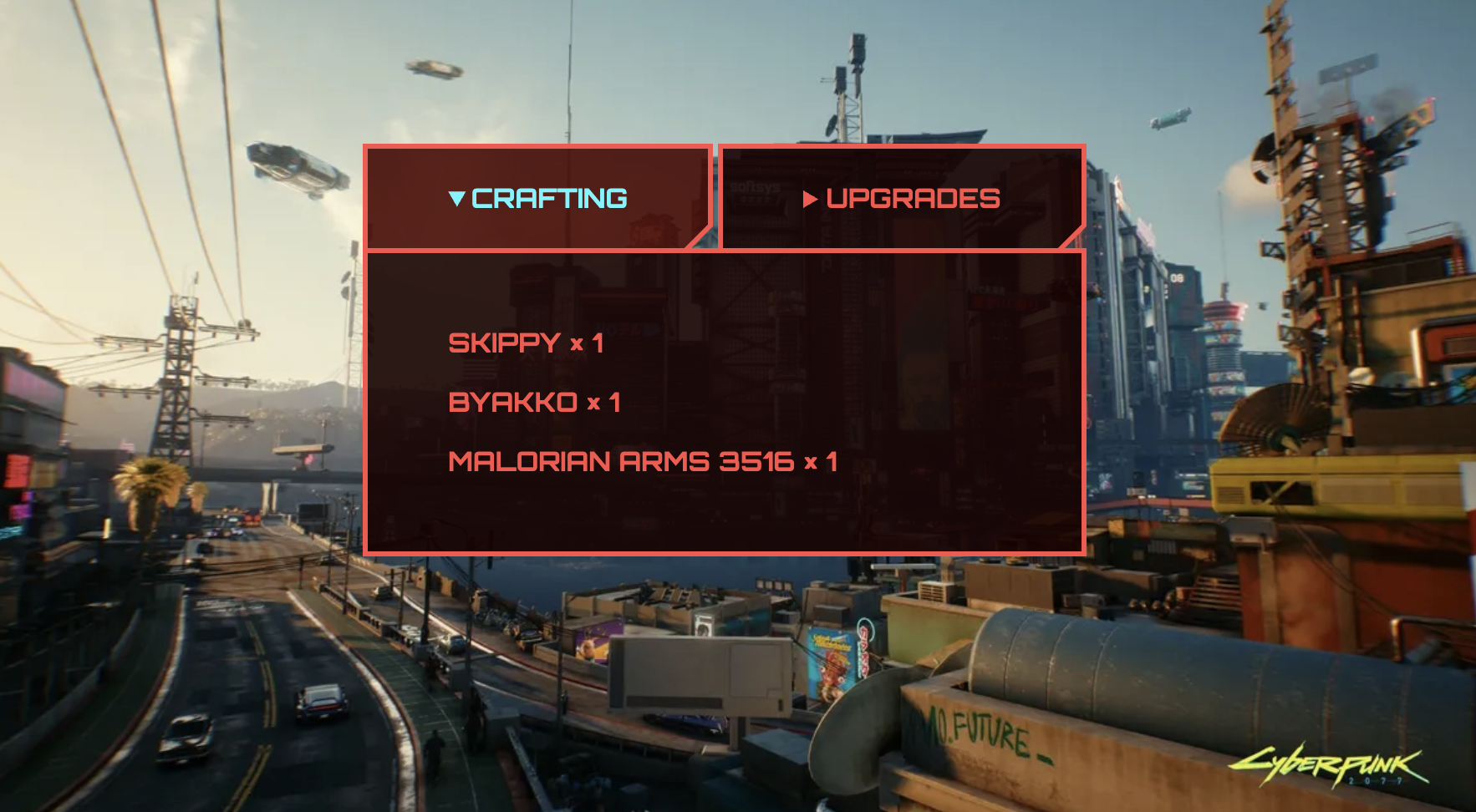Switch to the Upgrades tab
The image size is (1476, 812).
tap(902, 199)
